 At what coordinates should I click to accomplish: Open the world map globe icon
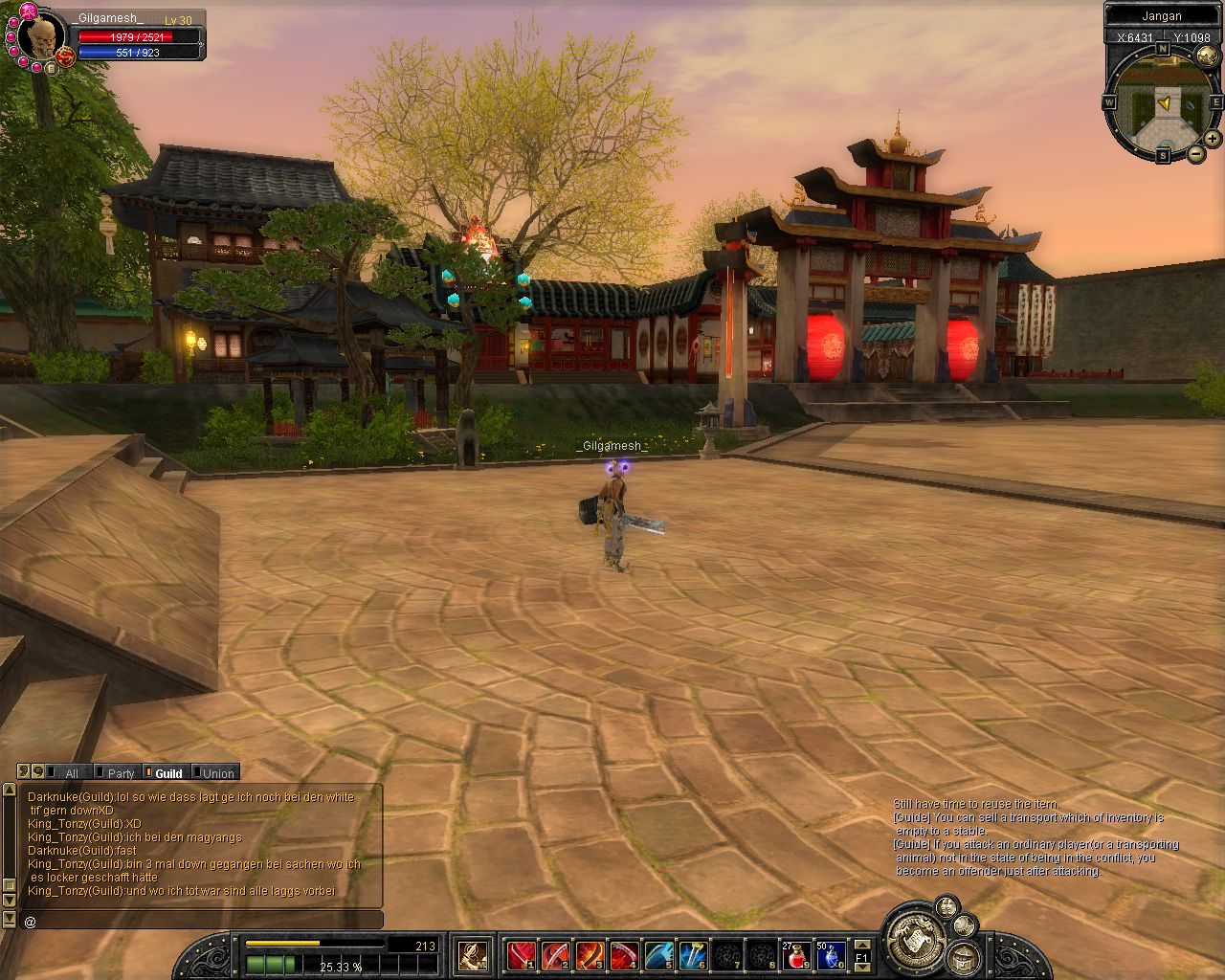tap(1207, 56)
